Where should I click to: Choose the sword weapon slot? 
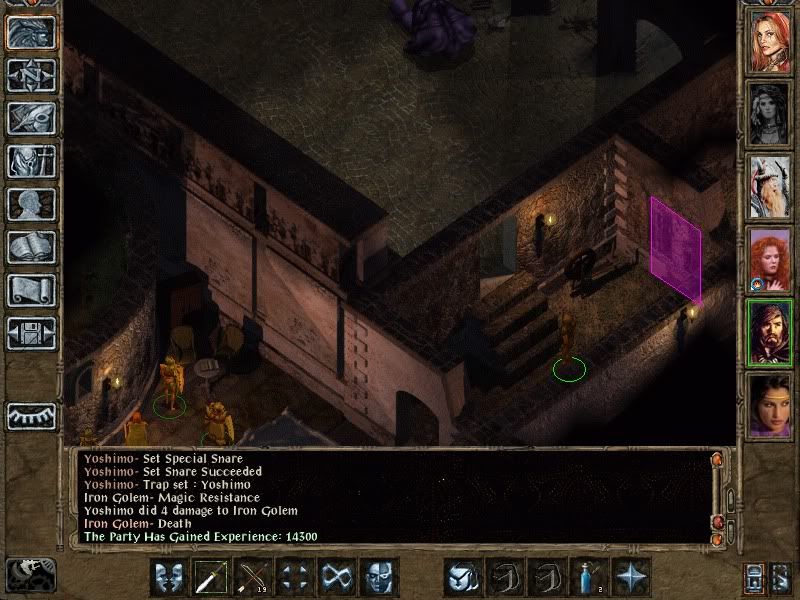pos(211,577)
